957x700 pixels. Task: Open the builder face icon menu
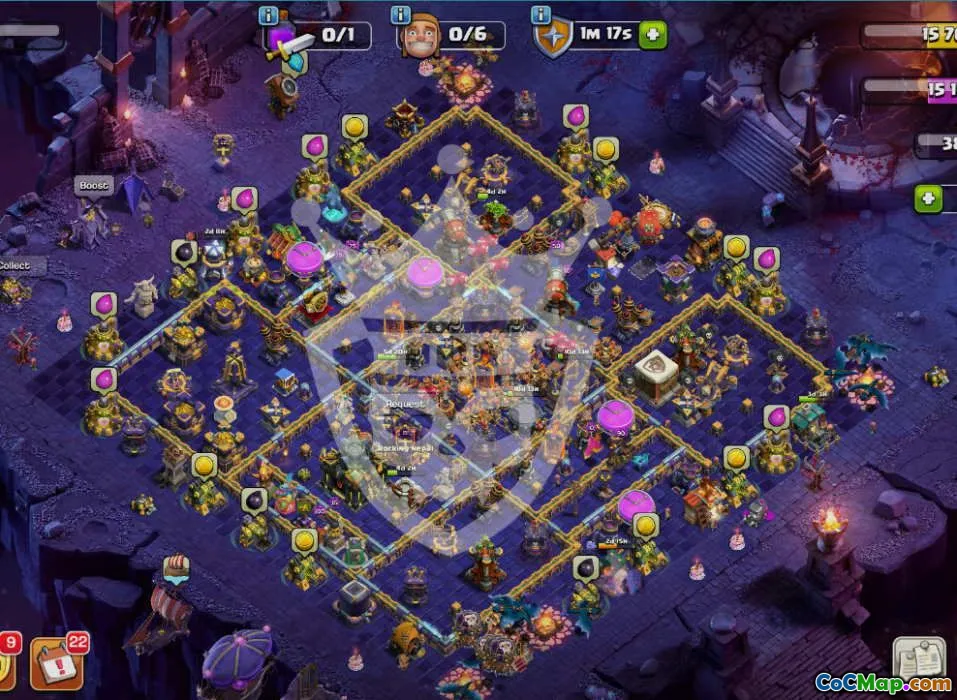(x=420, y=38)
